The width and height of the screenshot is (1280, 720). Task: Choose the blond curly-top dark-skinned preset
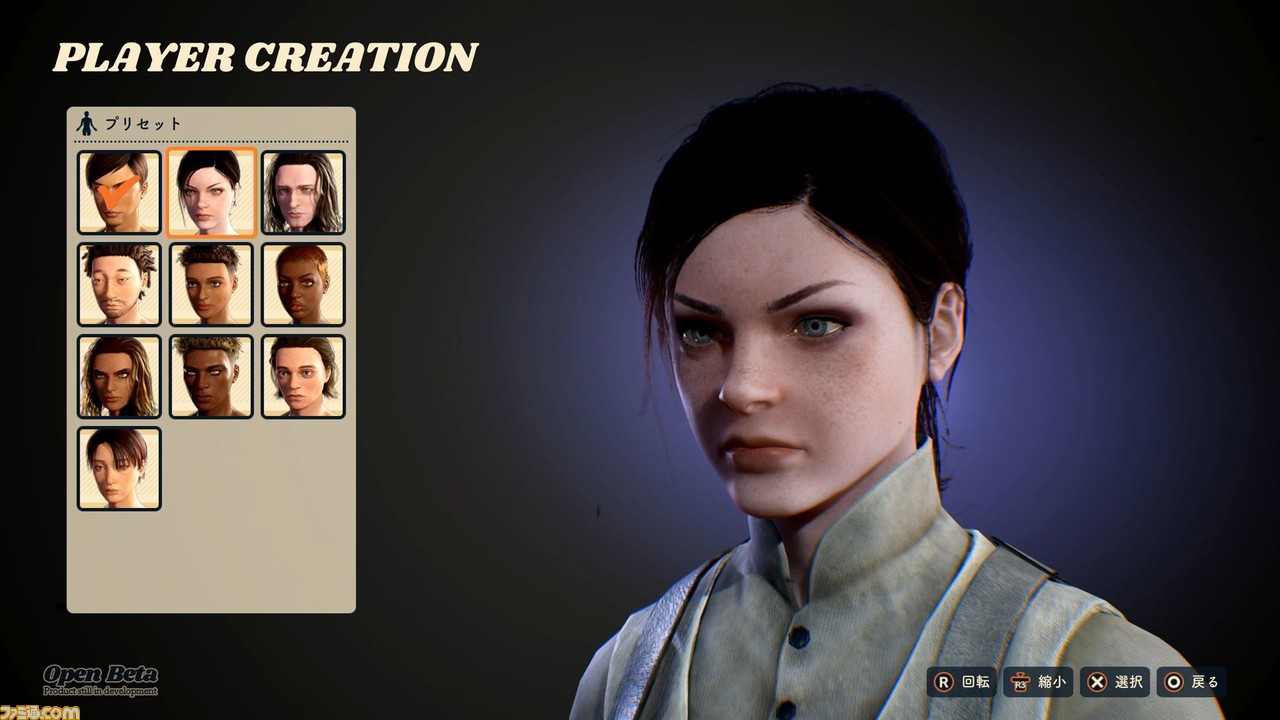[211, 377]
